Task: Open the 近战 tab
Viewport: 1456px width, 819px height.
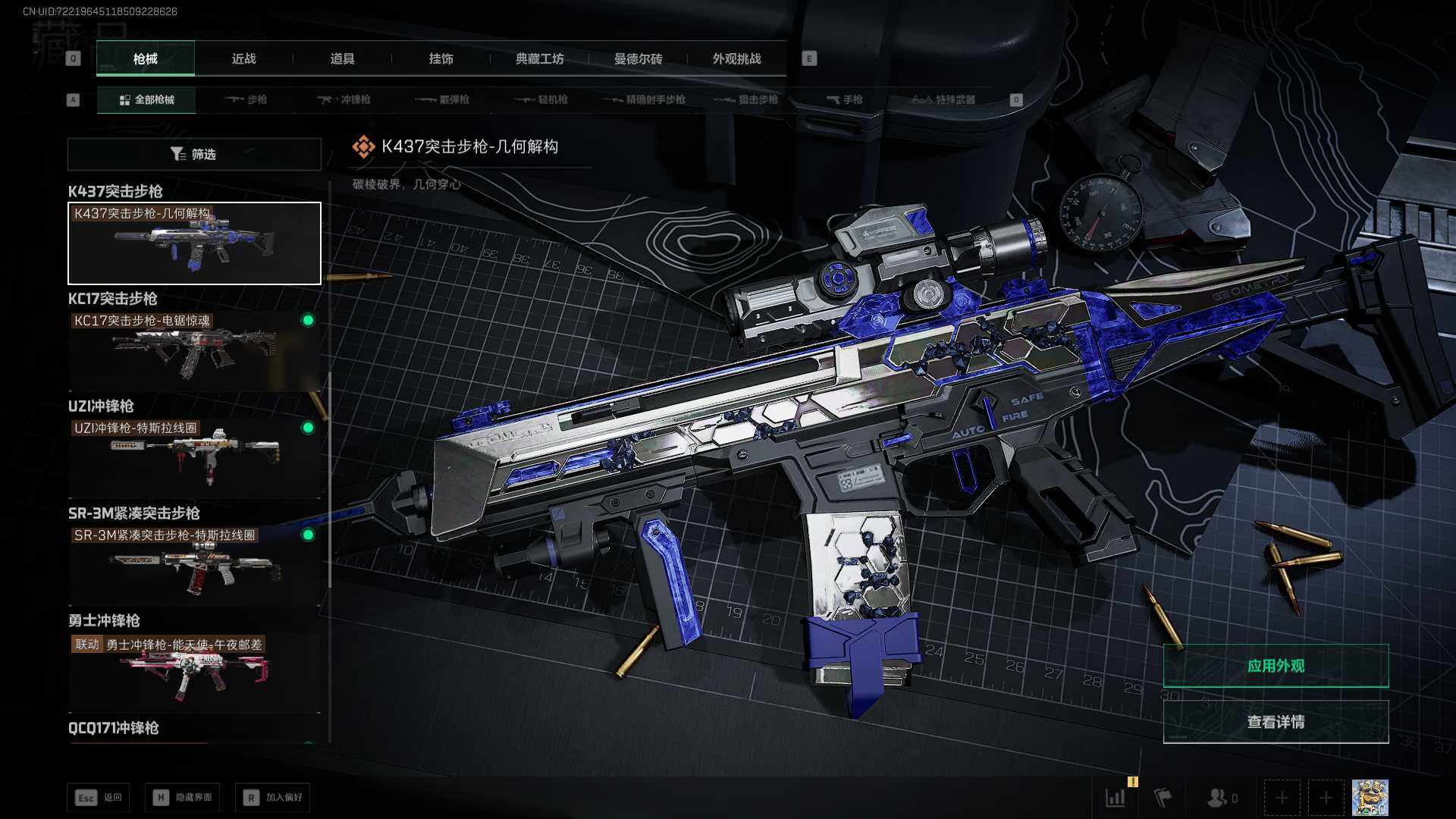Action: (243, 58)
